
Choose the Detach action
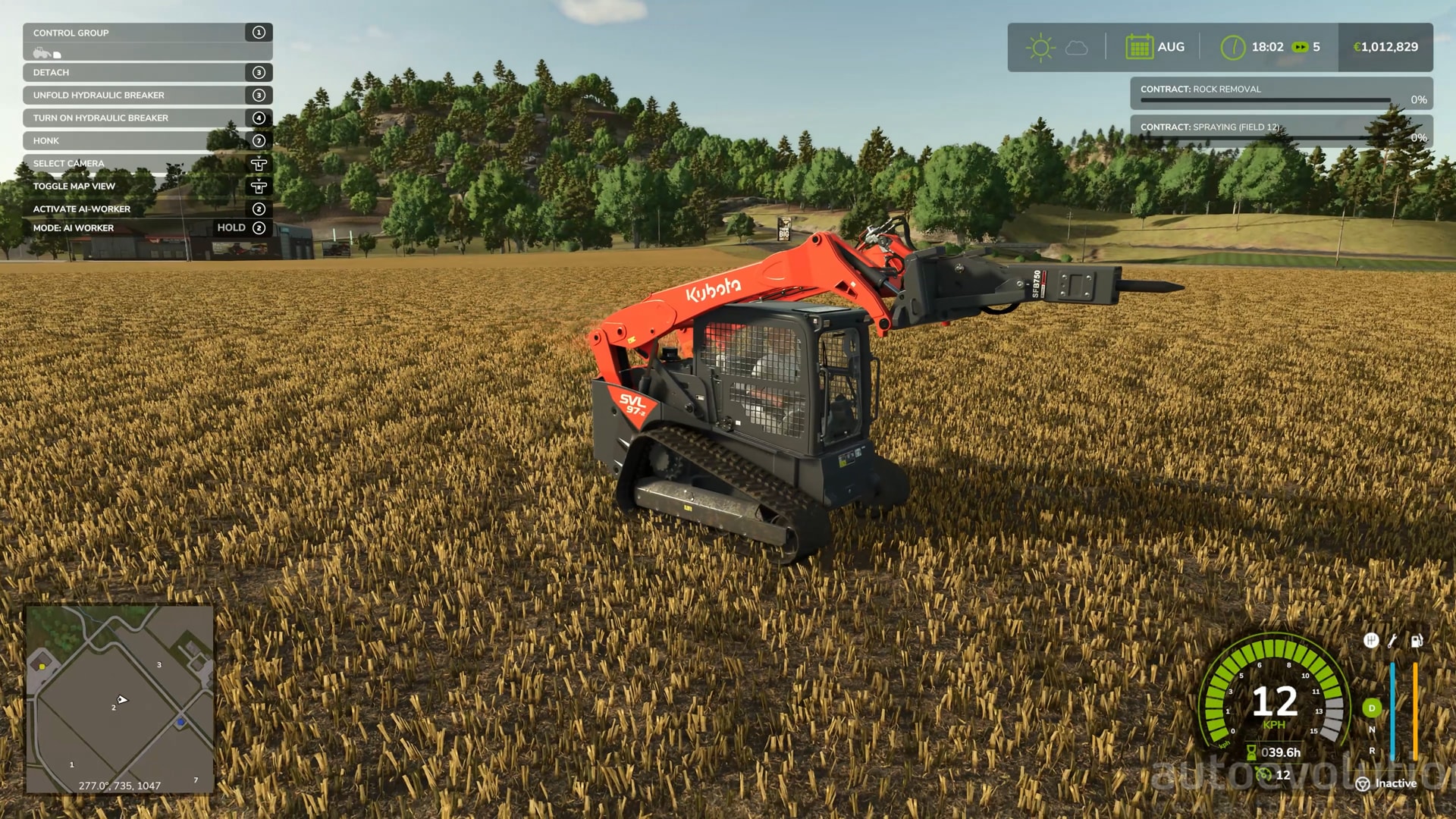coord(147,72)
